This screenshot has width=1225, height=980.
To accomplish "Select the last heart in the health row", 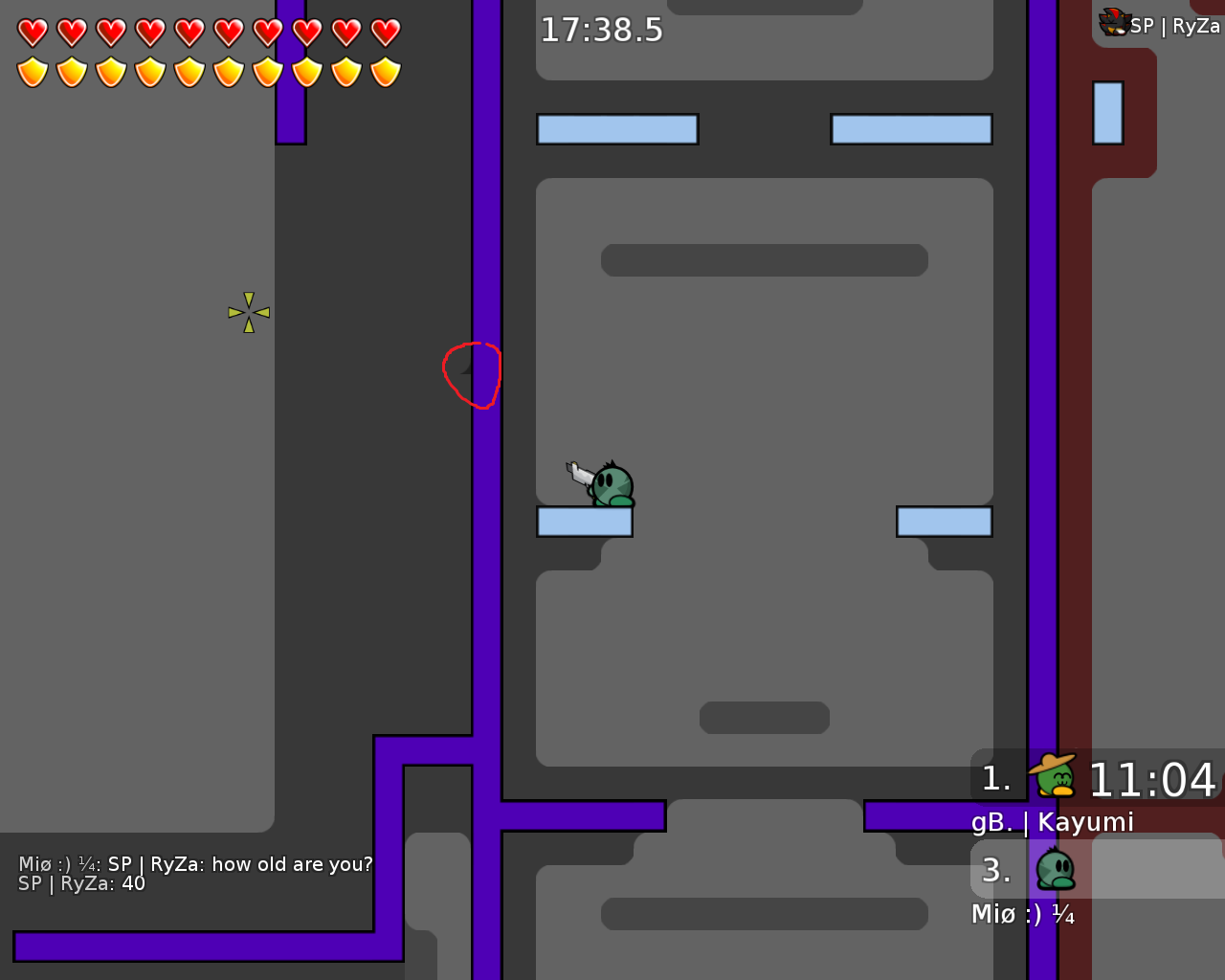I will 384,31.
